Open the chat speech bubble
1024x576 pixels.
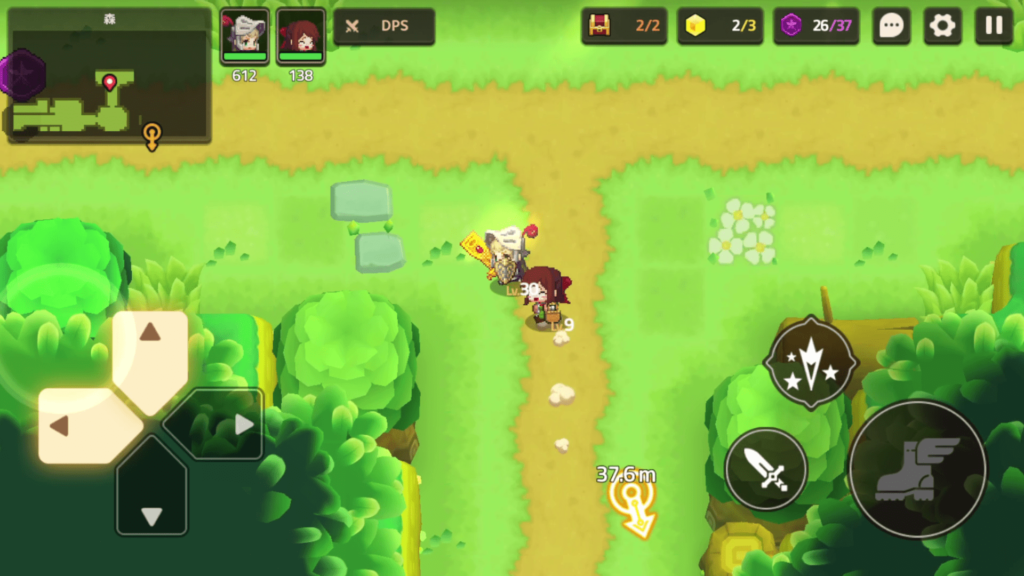(x=890, y=26)
